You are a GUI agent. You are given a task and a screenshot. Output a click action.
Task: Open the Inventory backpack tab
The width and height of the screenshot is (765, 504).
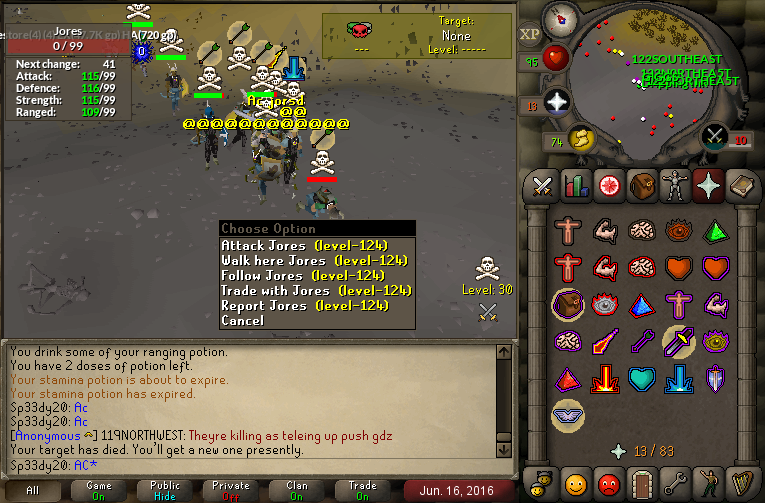pos(641,185)
